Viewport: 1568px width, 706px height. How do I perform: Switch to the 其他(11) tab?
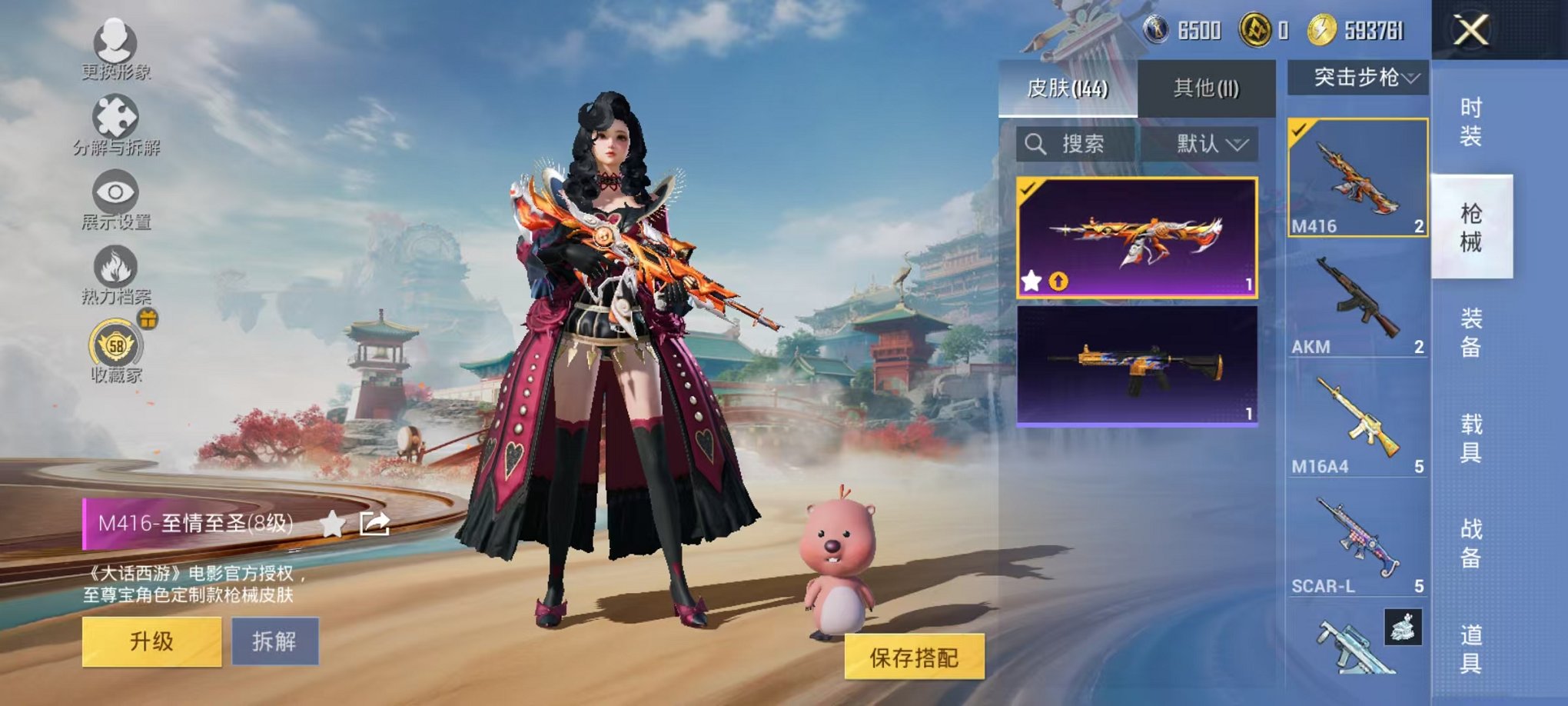click(1208, 87)
